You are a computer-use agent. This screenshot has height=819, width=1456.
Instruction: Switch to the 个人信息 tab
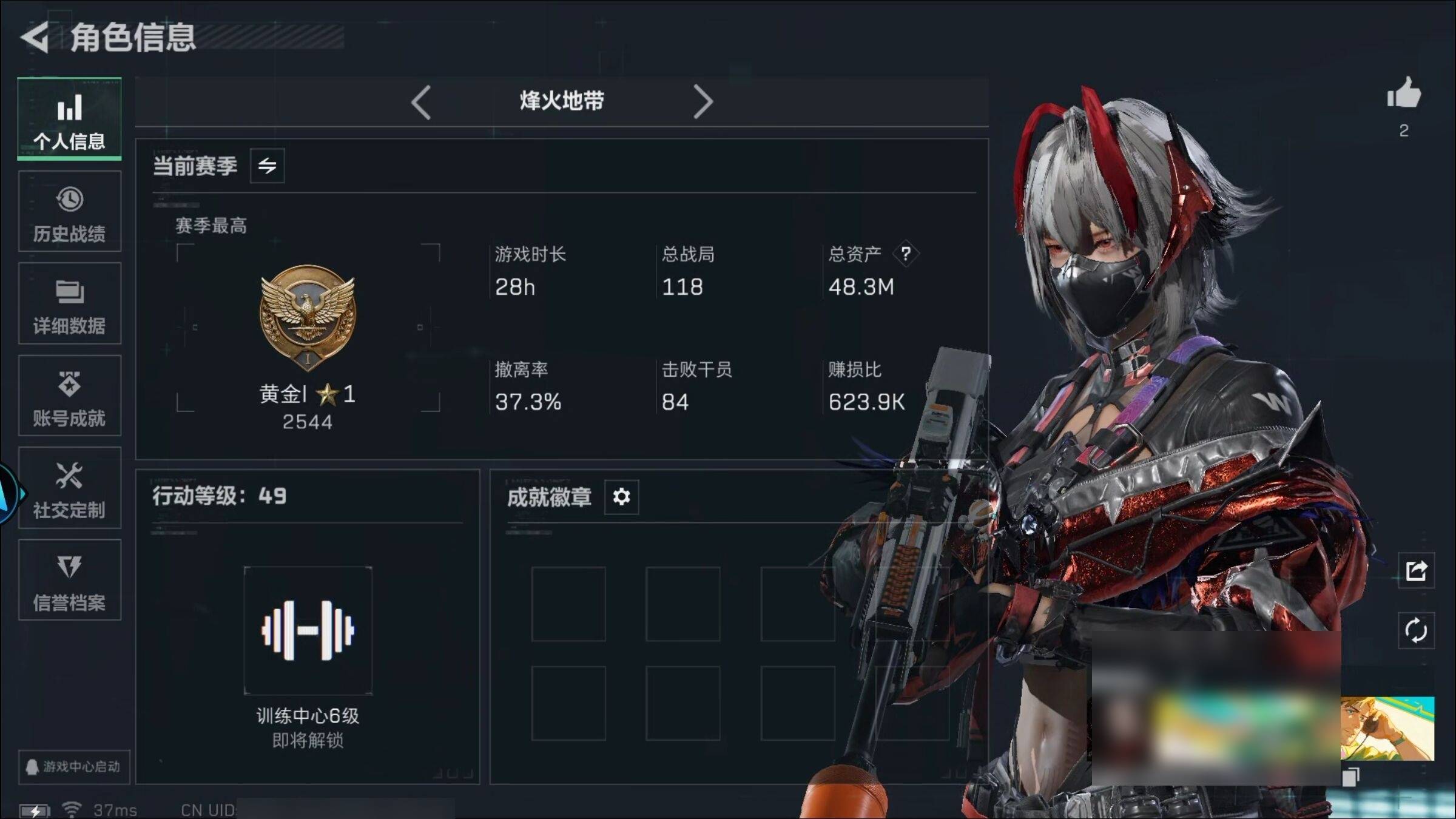click(x=69, y=119)
